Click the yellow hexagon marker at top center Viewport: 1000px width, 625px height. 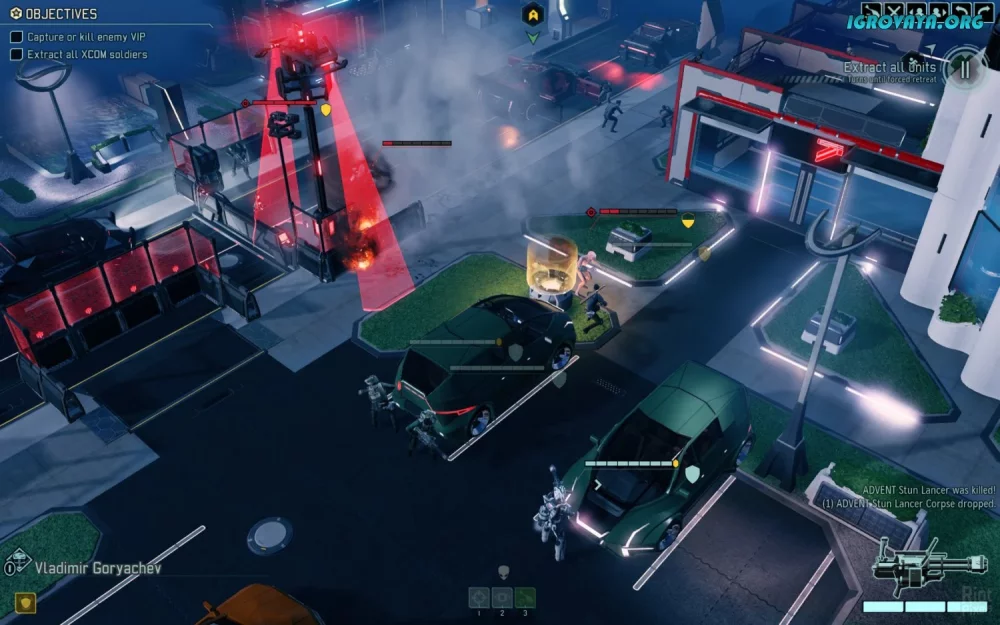click(x=534, y=14)
